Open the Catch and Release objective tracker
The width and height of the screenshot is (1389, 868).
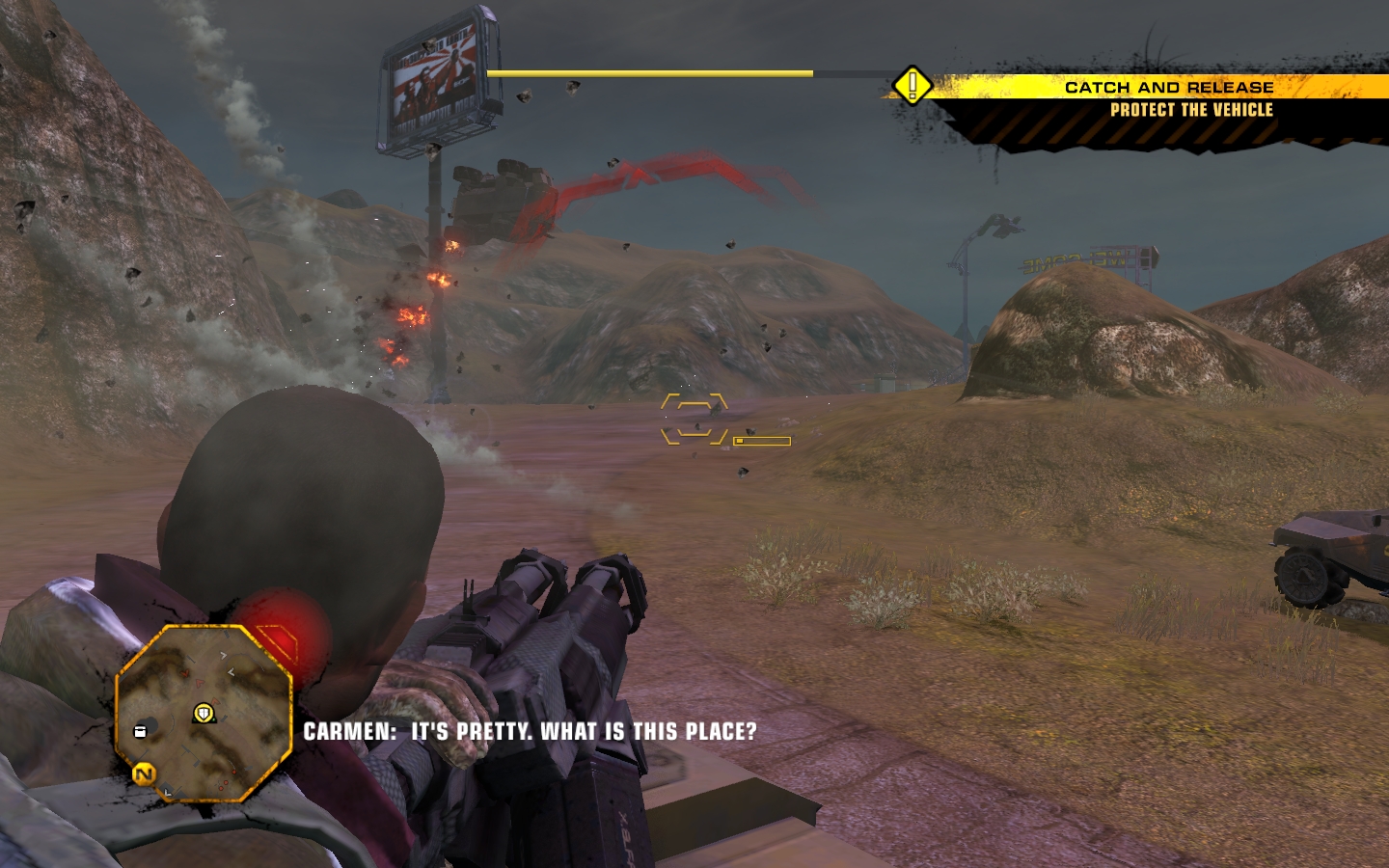click(1168, 87)
